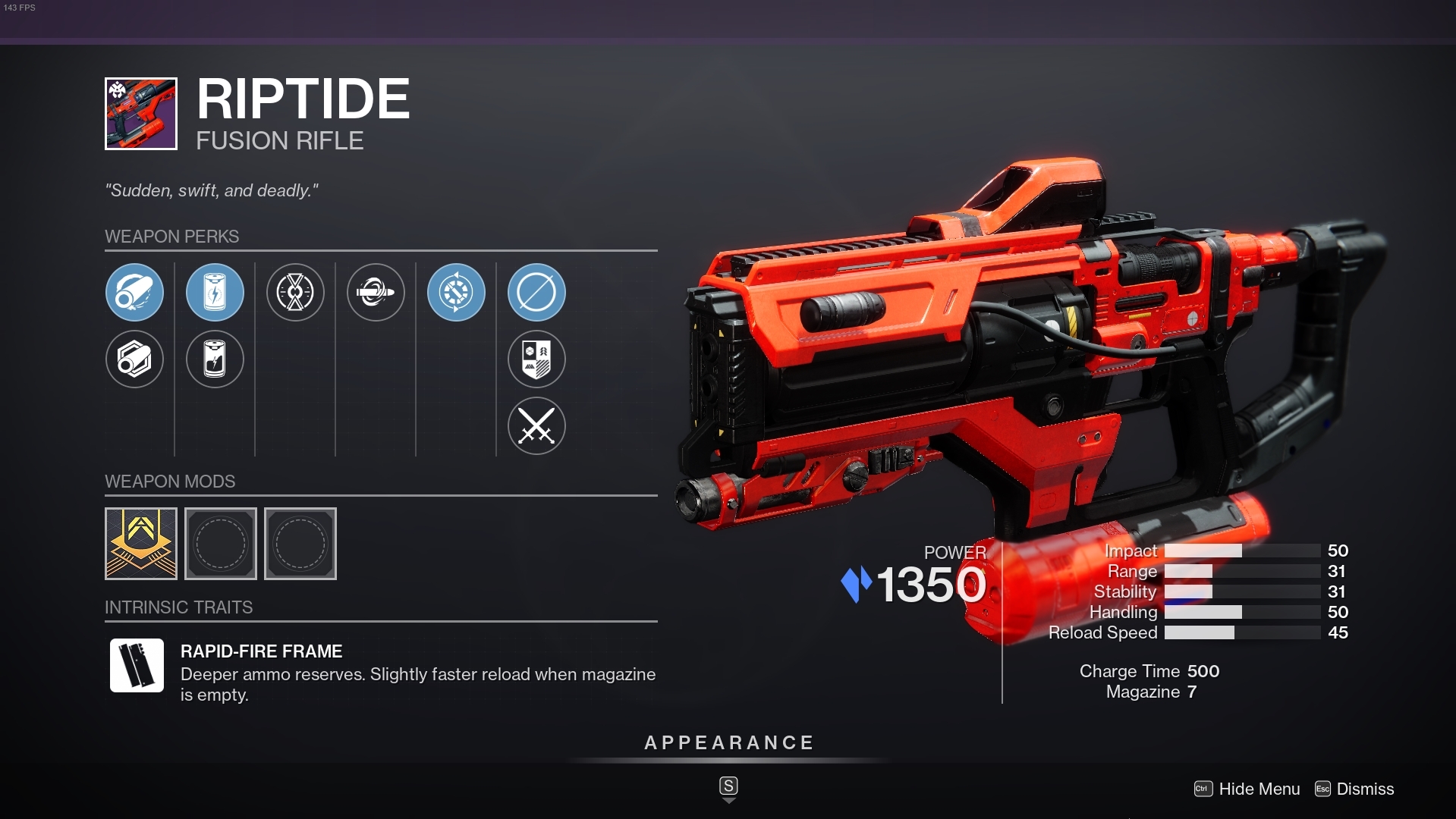This screenshot has width=1456, height=819.
Task: Click the Riptide weapon thumbnail
Action: [x=140, y=114]
